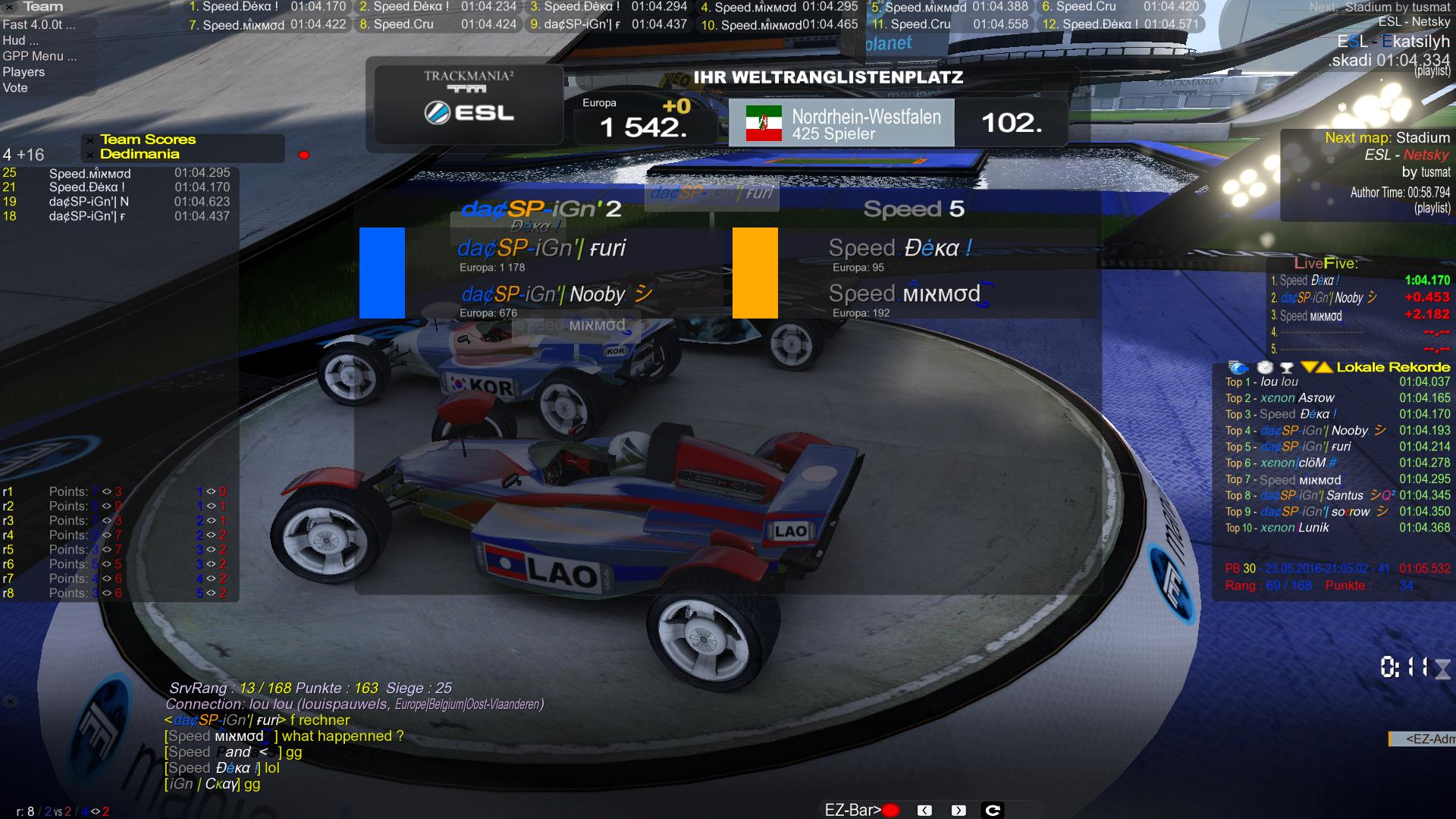Open the EZ-Adm panel tab
This screenshot has width=1456, height=819.
tap(1422, 739)
